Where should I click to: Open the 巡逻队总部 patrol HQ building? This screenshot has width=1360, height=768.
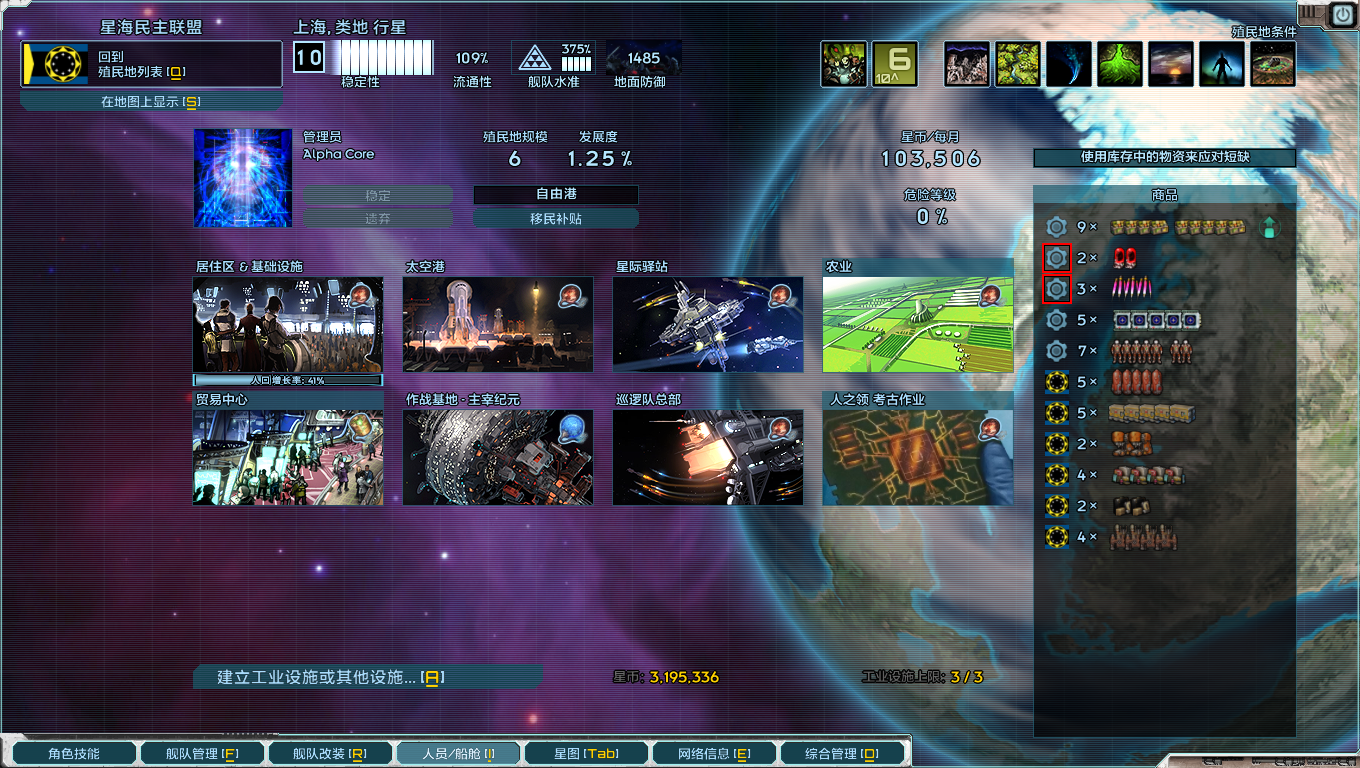(x=707, y=458)
